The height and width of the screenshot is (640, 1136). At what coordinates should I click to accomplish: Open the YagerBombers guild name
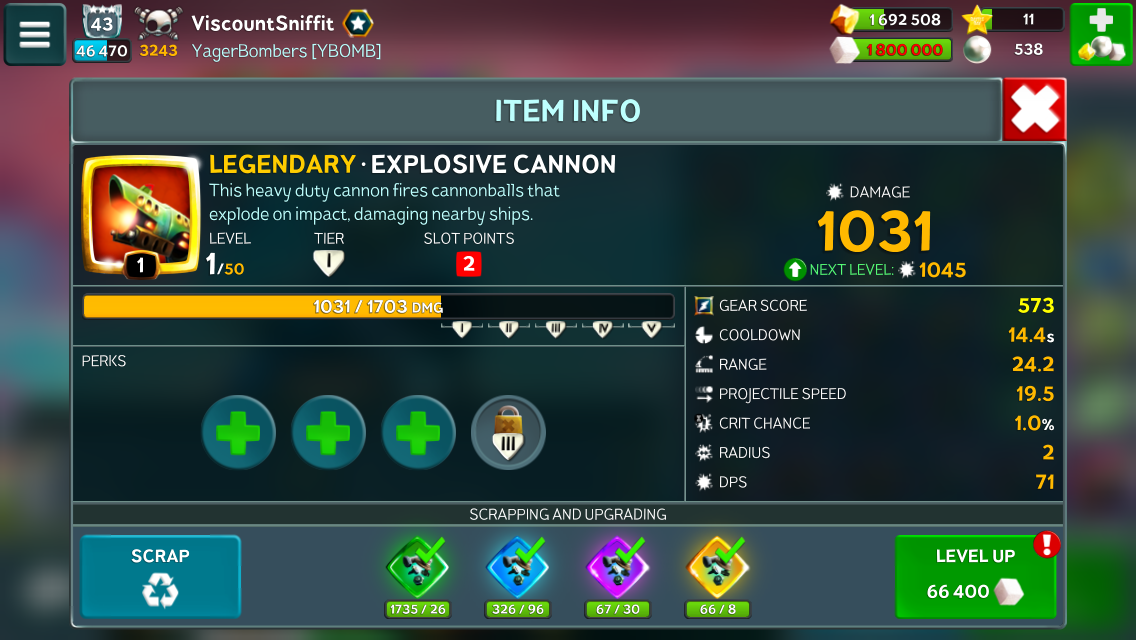click(x=286, y=50)
